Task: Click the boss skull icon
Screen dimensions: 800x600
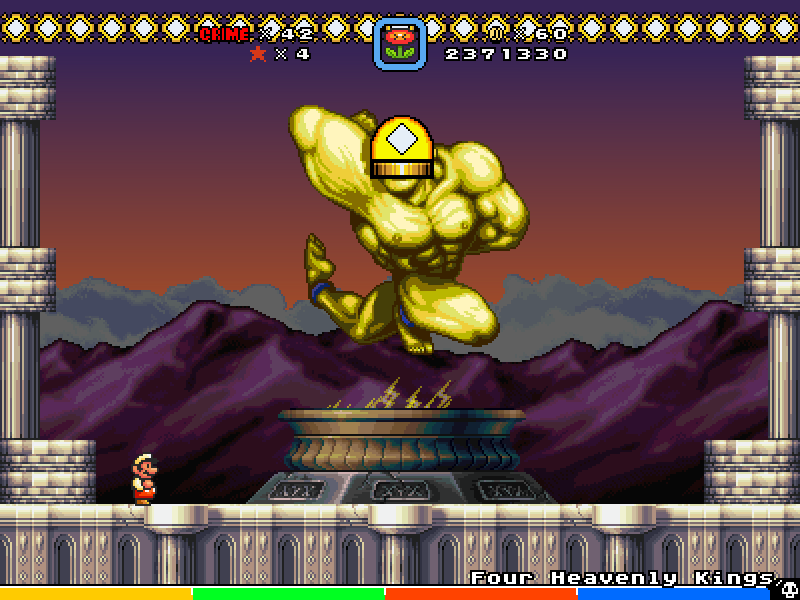Action: (788, 589)
